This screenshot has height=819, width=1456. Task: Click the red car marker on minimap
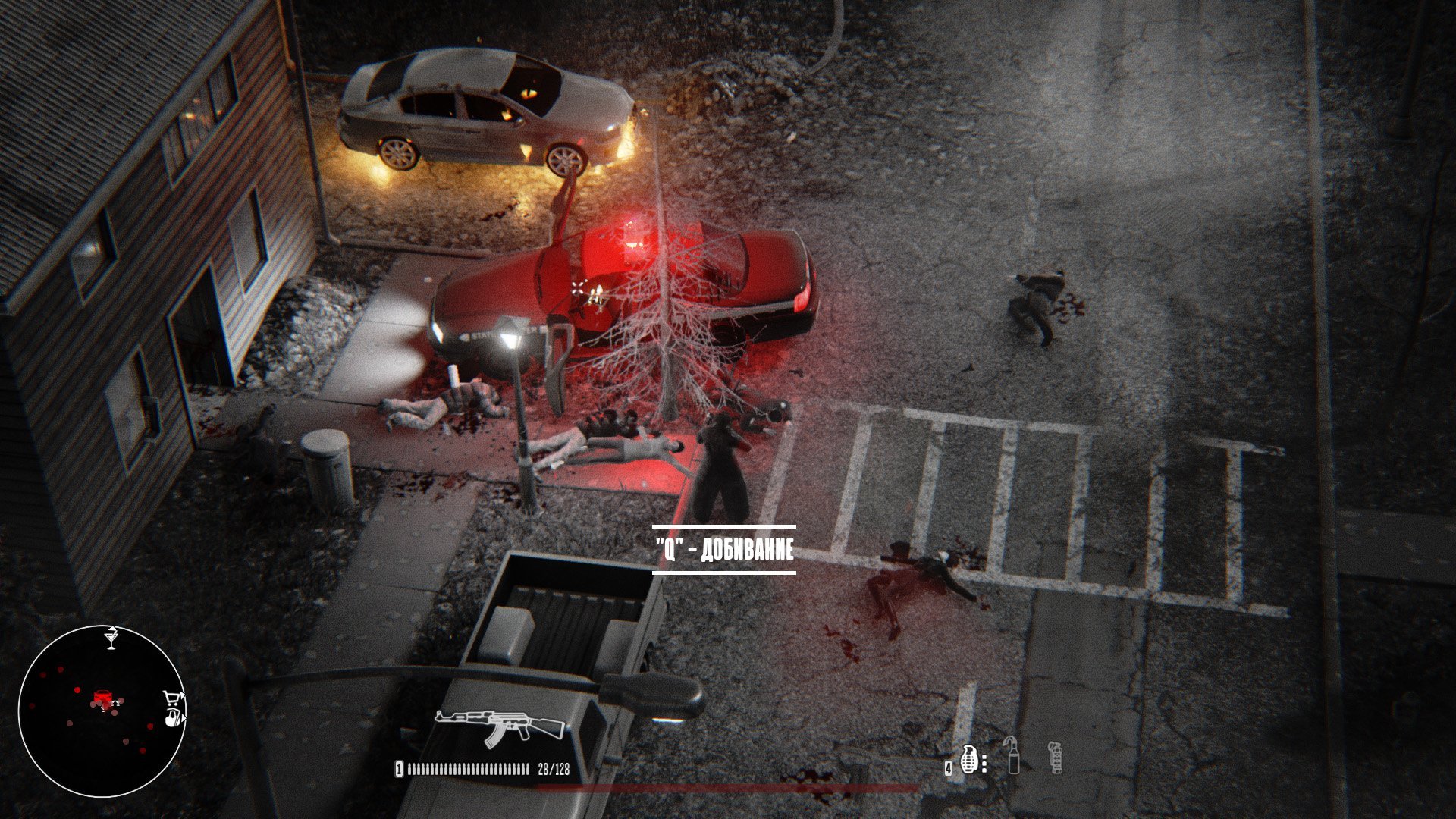(102, 697)
